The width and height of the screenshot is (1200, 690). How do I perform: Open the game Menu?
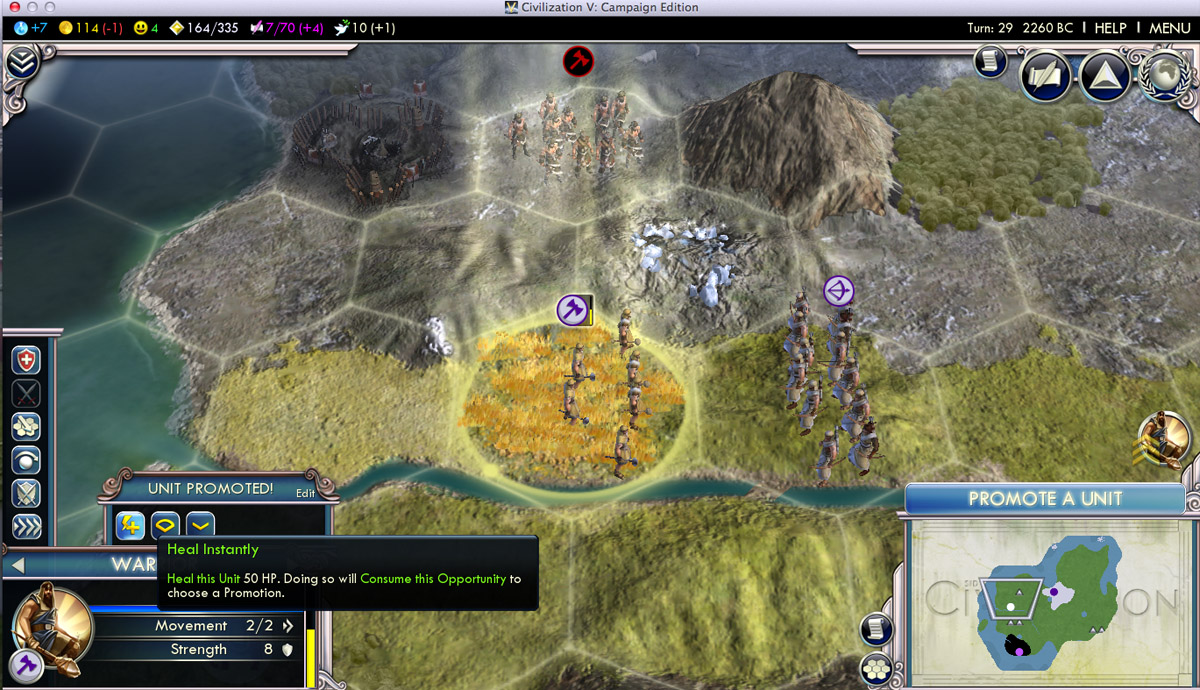point(1169,28)
